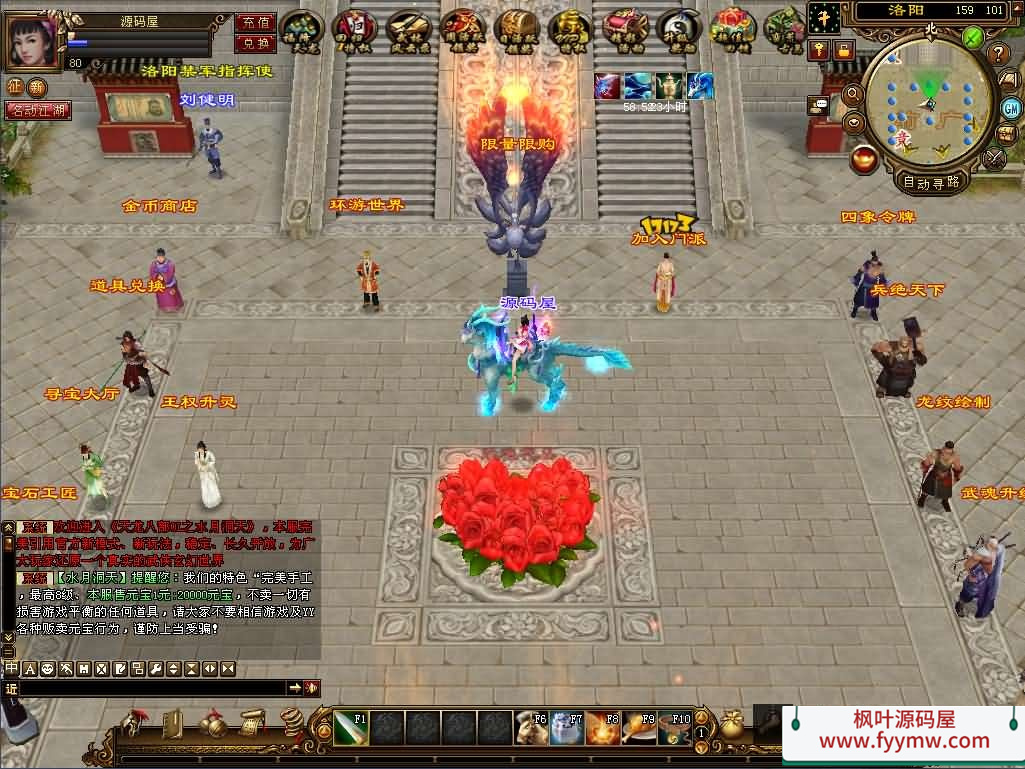Open the yin-yang event icon
Viewport: 1025px width, 769px height.
[x=678, y=27]
